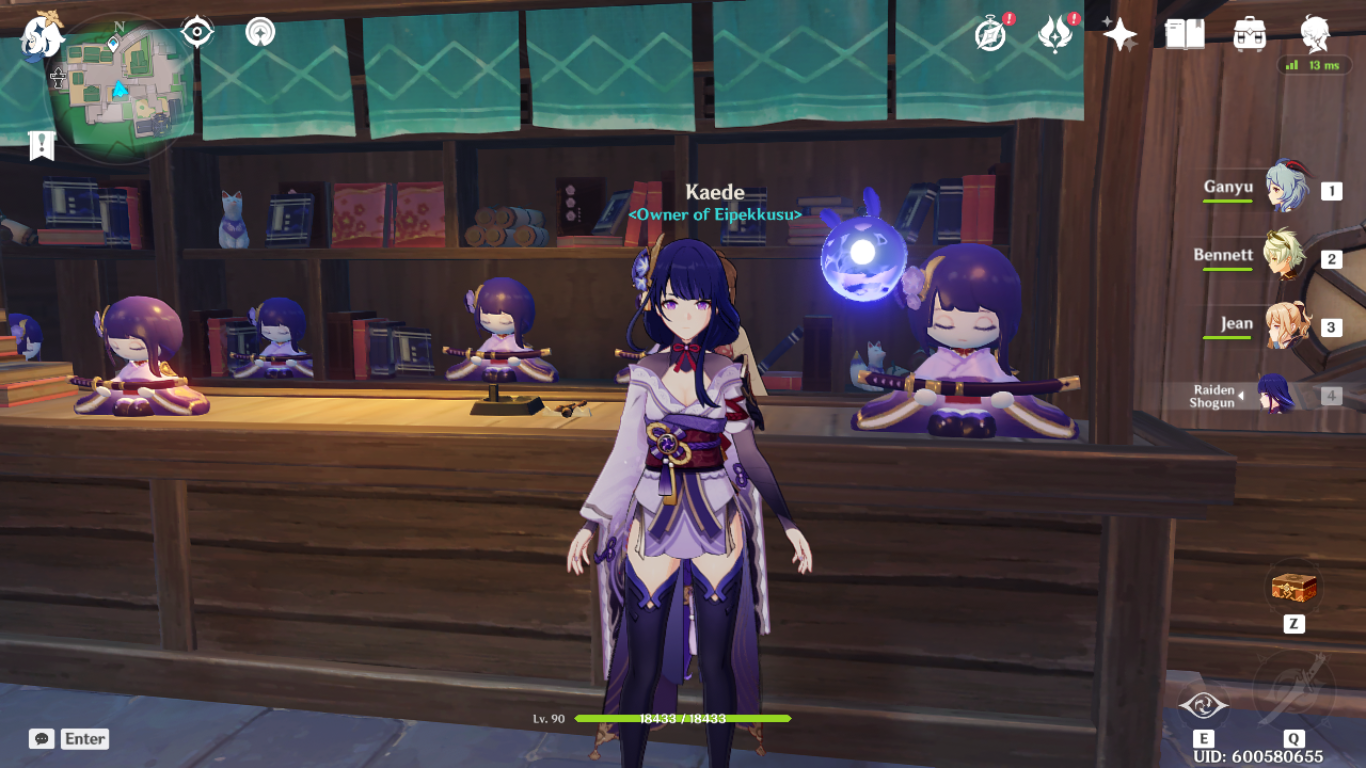Viewport: 1366px width, 768px height.
Task: Open the Wish screen star icon
Action: (x=1122, y=36)
